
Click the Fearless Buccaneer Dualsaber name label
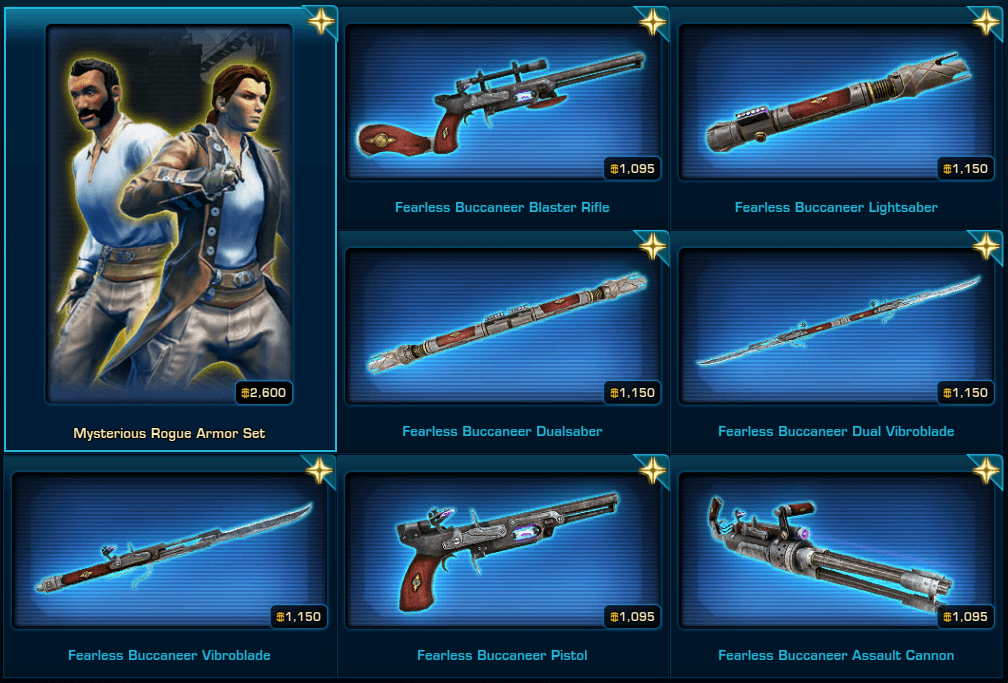[502, 432]
